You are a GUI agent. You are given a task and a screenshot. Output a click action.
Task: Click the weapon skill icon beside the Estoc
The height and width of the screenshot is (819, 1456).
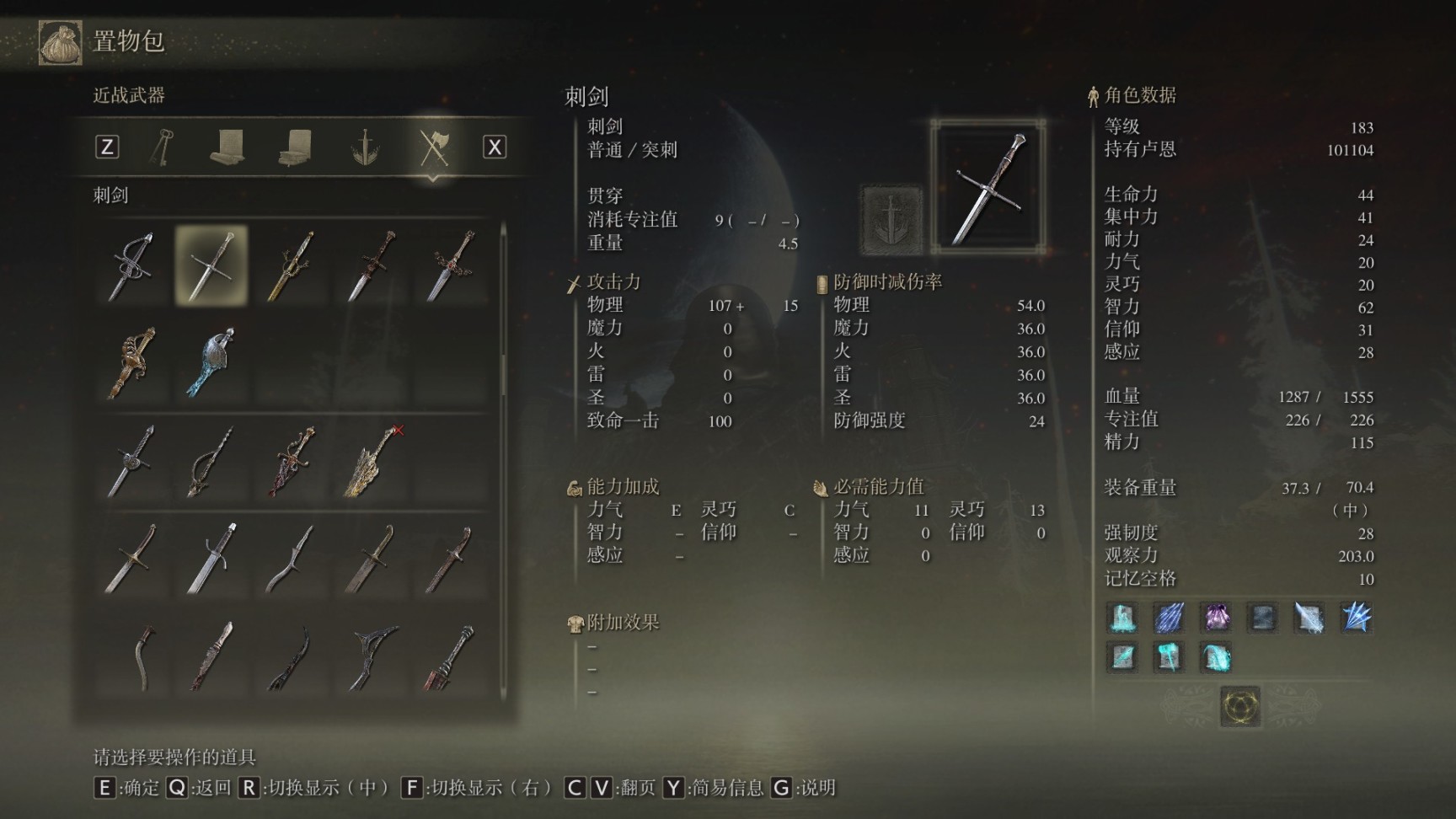(891, 219)
